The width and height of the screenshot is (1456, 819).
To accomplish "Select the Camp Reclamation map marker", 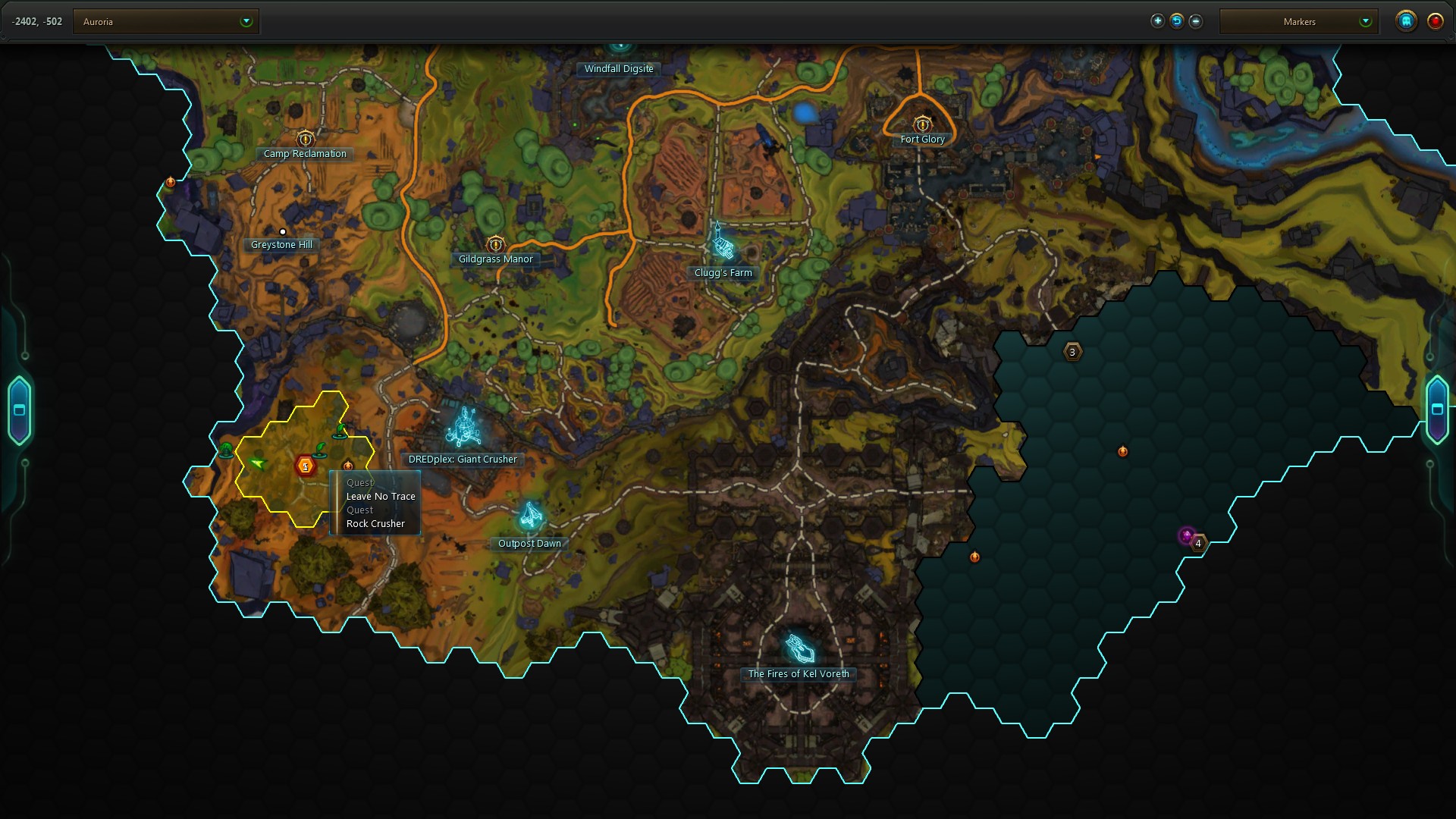I will click(x=305, y=139).
